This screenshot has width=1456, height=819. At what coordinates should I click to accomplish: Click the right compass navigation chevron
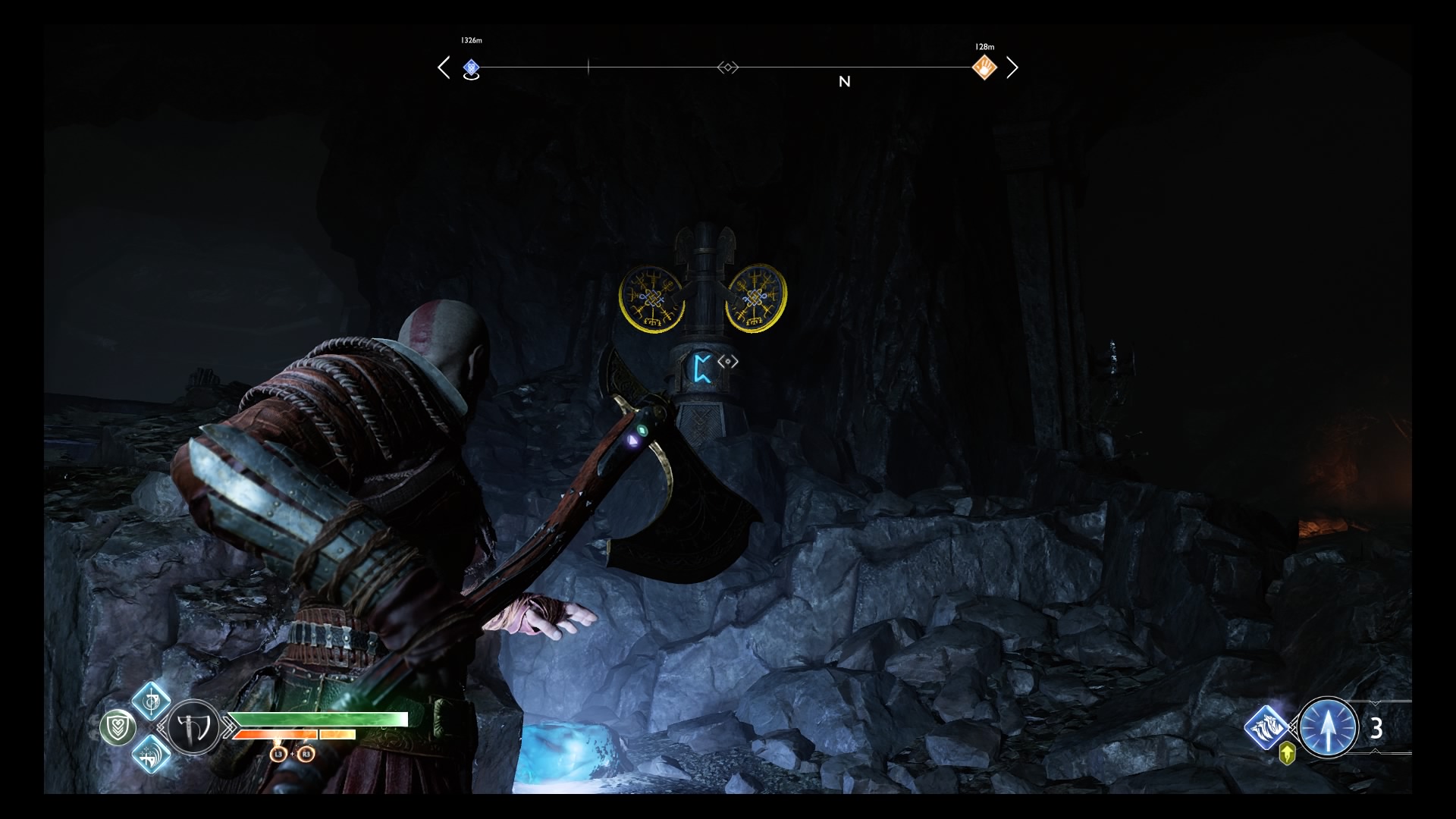[x=1014, y=67]
